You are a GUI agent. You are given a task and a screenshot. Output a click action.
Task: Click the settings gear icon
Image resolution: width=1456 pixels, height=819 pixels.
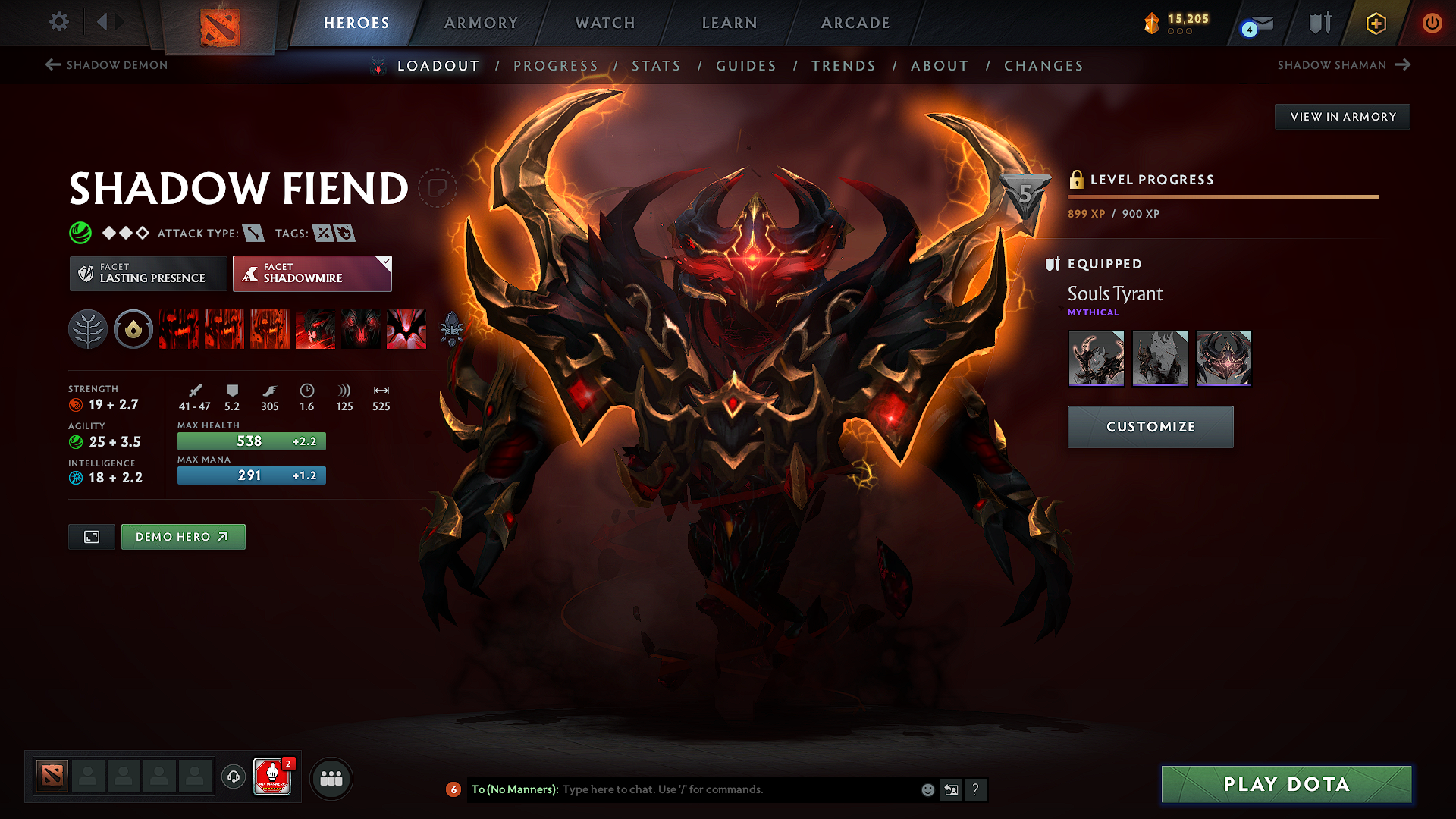coord(58,23)
